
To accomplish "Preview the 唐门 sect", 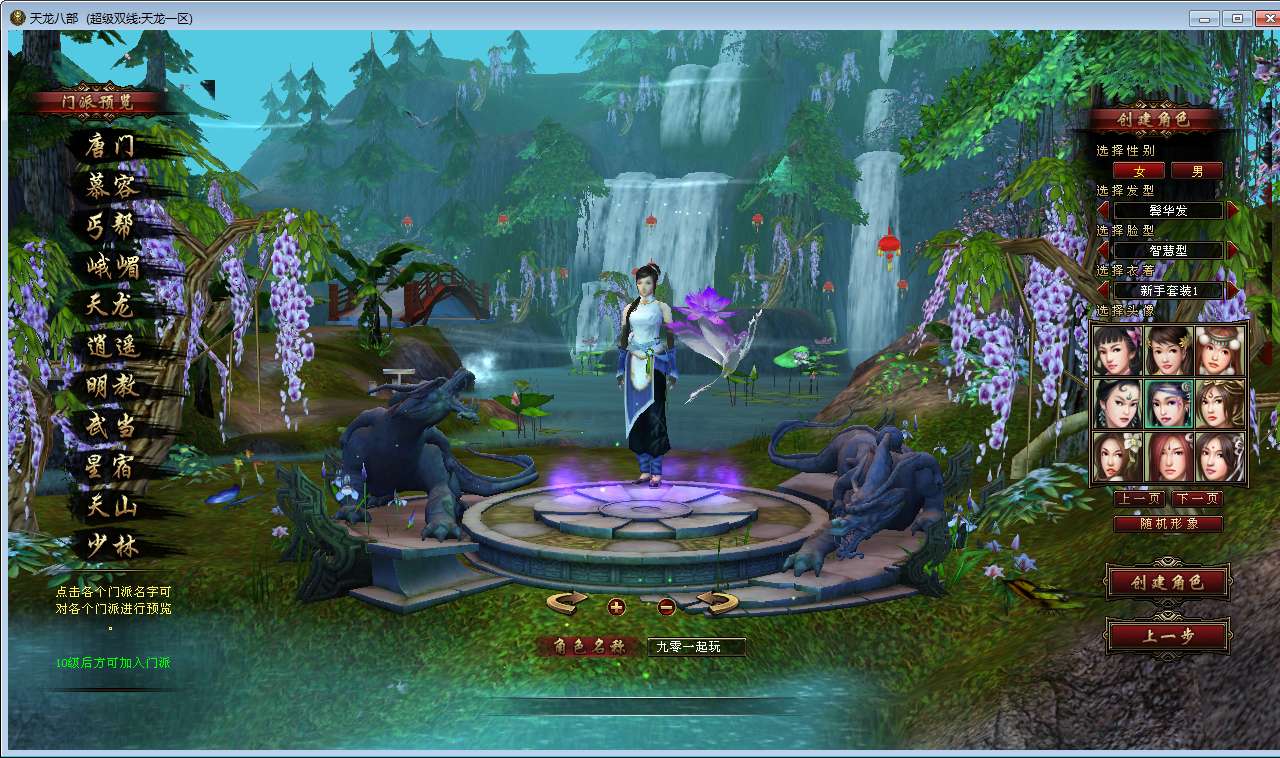I will 110,147.
